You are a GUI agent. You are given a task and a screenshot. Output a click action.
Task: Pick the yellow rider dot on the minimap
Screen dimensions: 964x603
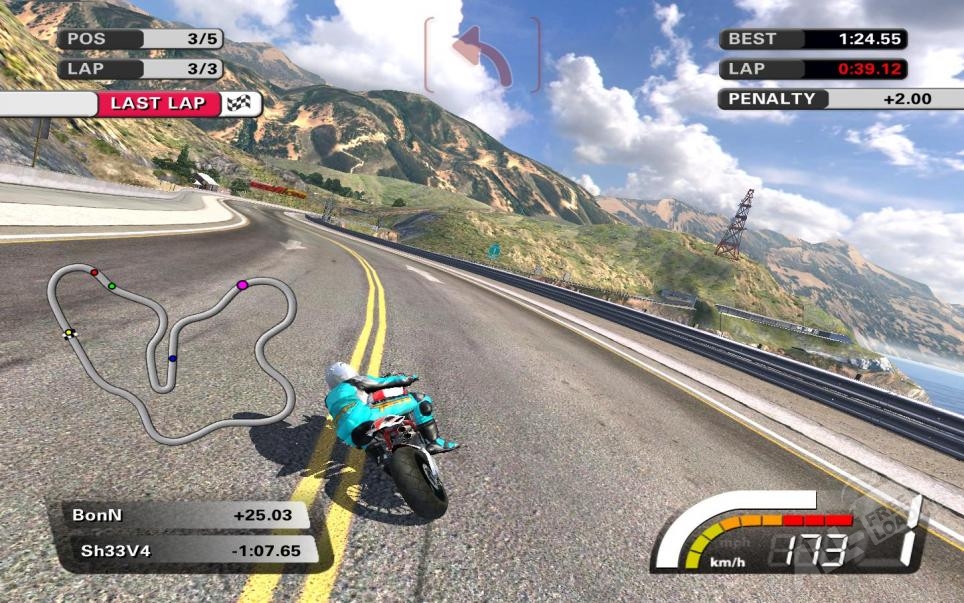[69, 333]
